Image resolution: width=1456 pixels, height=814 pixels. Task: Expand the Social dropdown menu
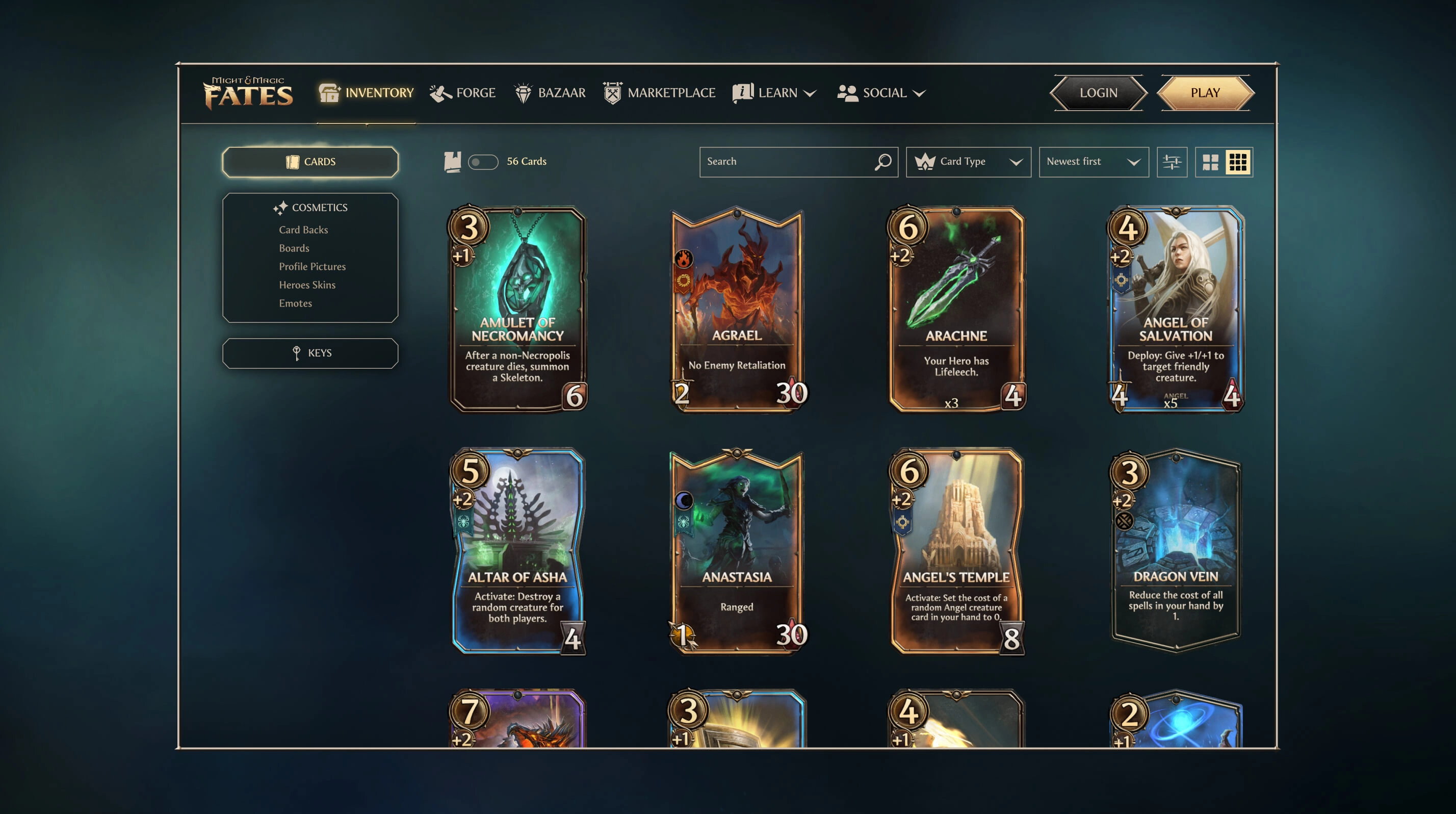click(x=881, y=93)
